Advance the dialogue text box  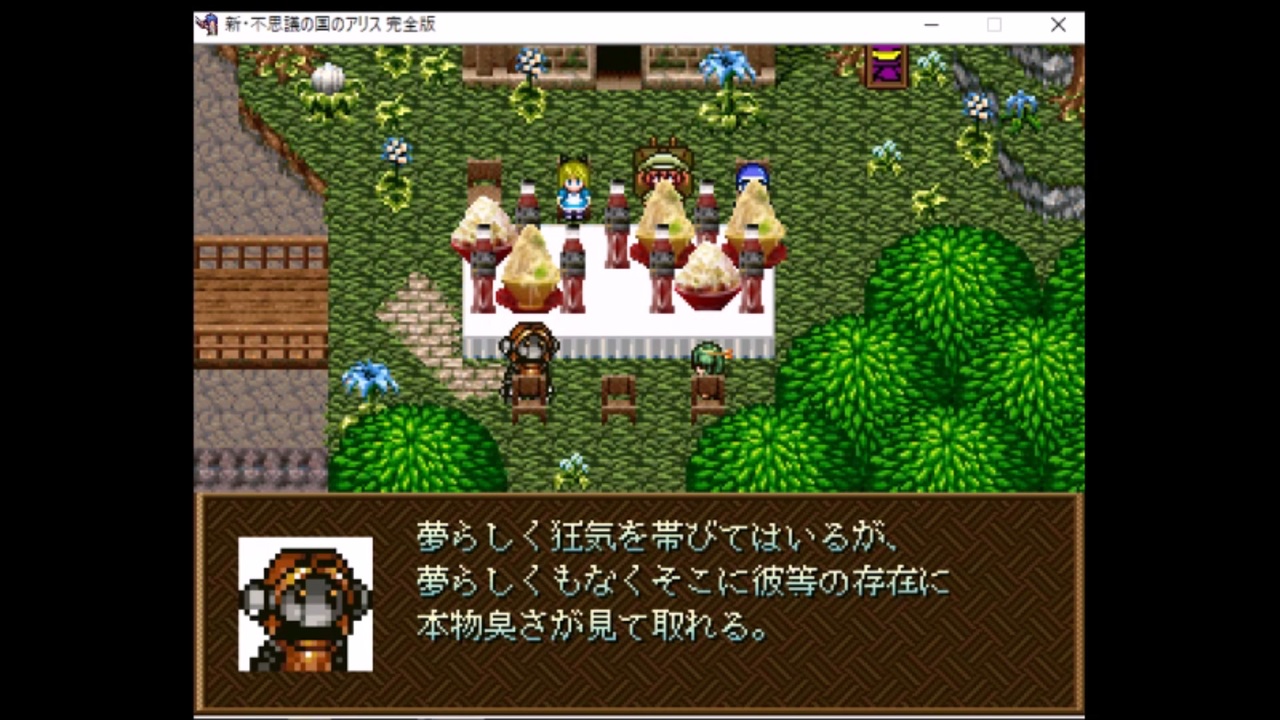coord(640,600)
